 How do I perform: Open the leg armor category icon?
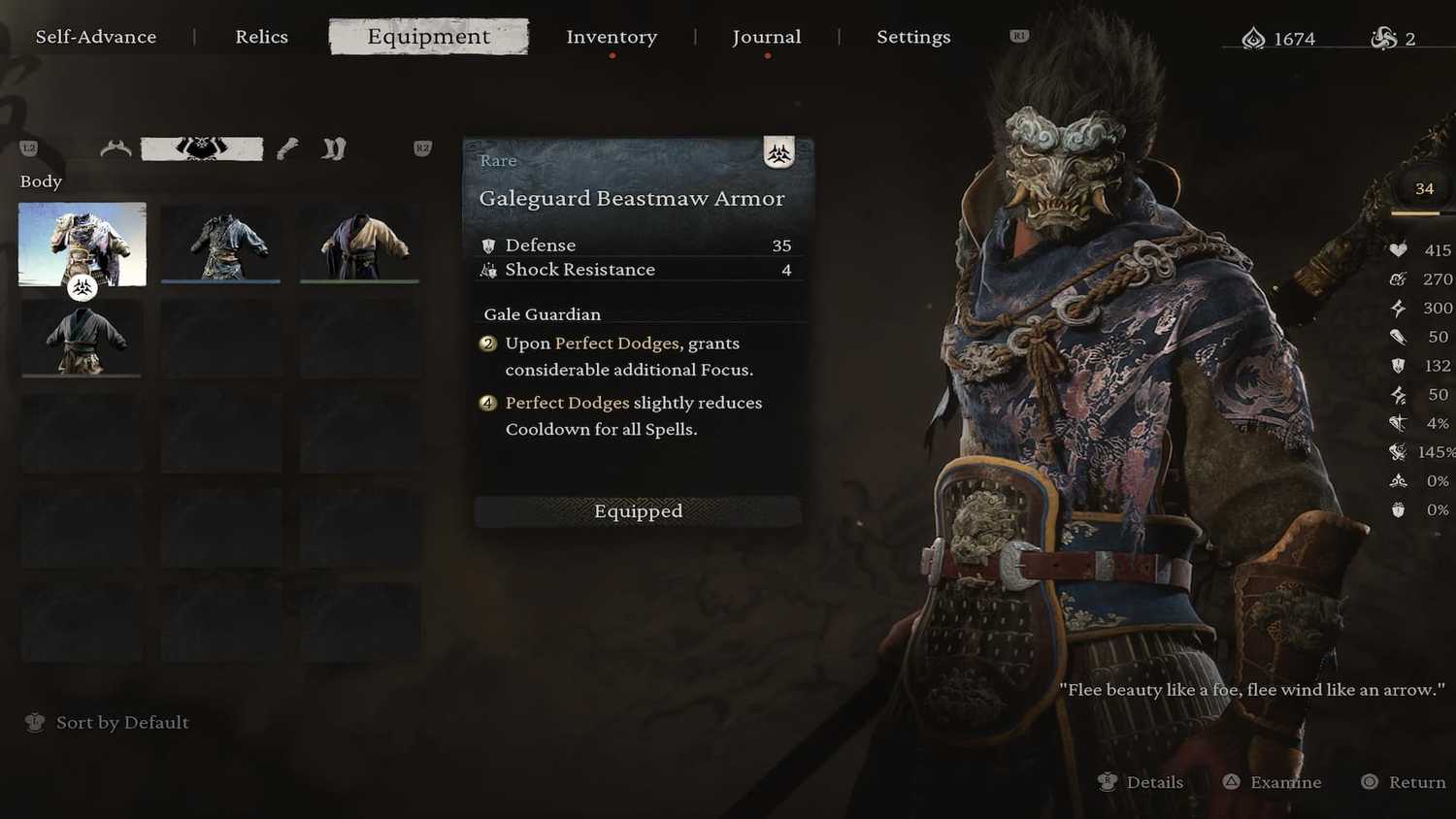pyautogui.click(x=334, y=148)
